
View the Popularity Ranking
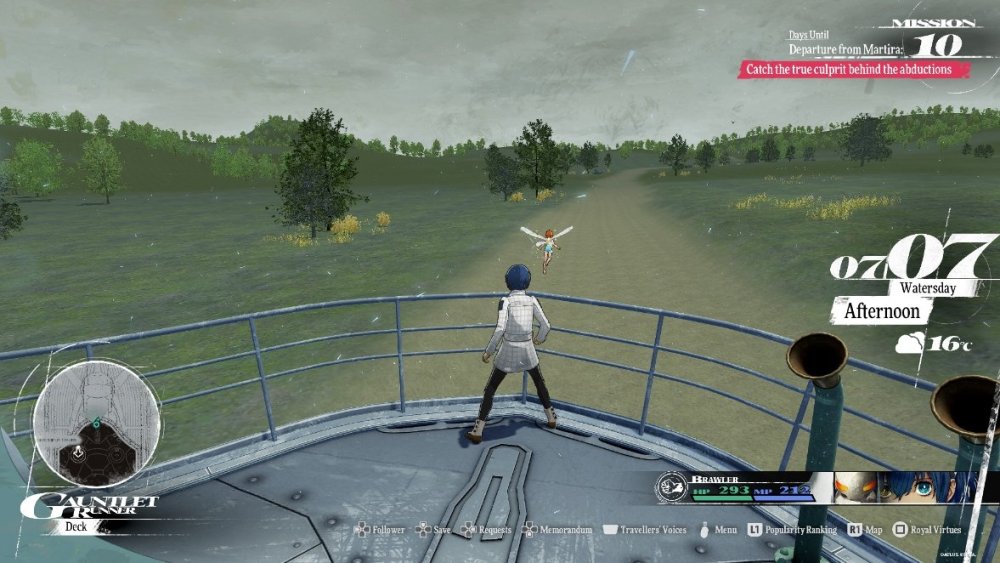pos(799,529)
